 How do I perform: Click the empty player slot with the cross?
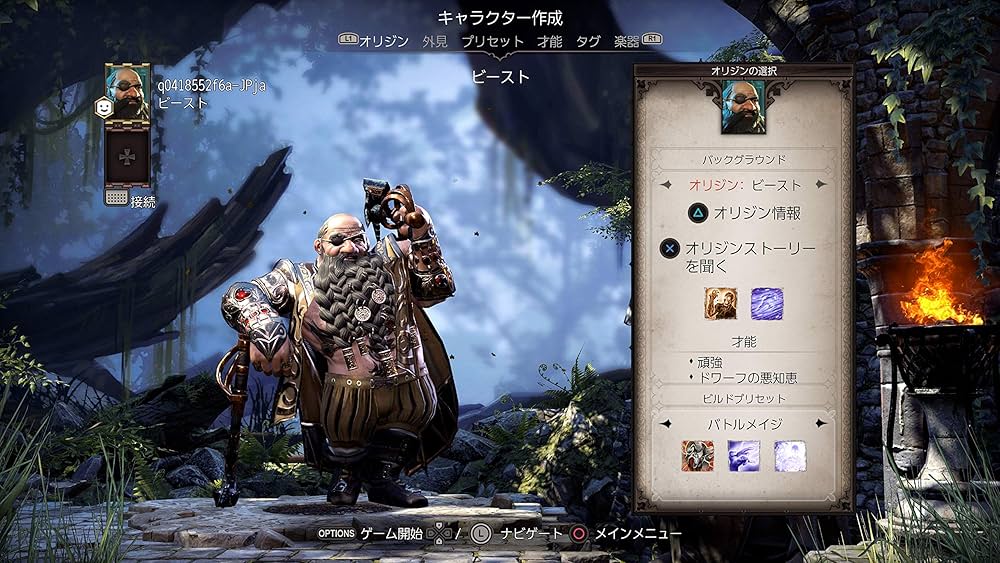point(128,157)
